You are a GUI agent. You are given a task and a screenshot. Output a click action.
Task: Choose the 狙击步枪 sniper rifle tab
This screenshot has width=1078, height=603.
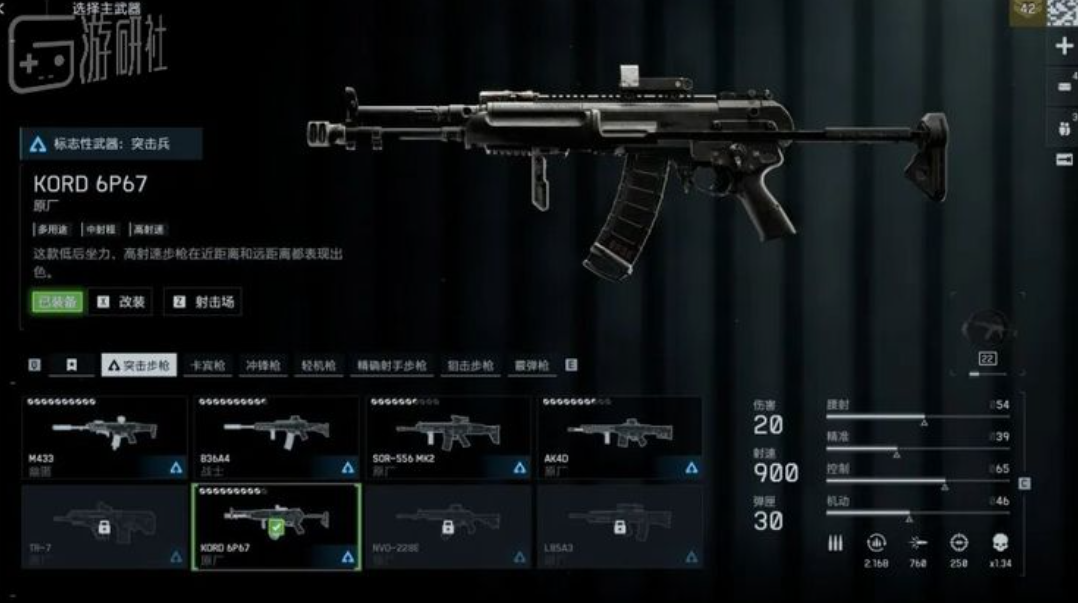[470, 366]
